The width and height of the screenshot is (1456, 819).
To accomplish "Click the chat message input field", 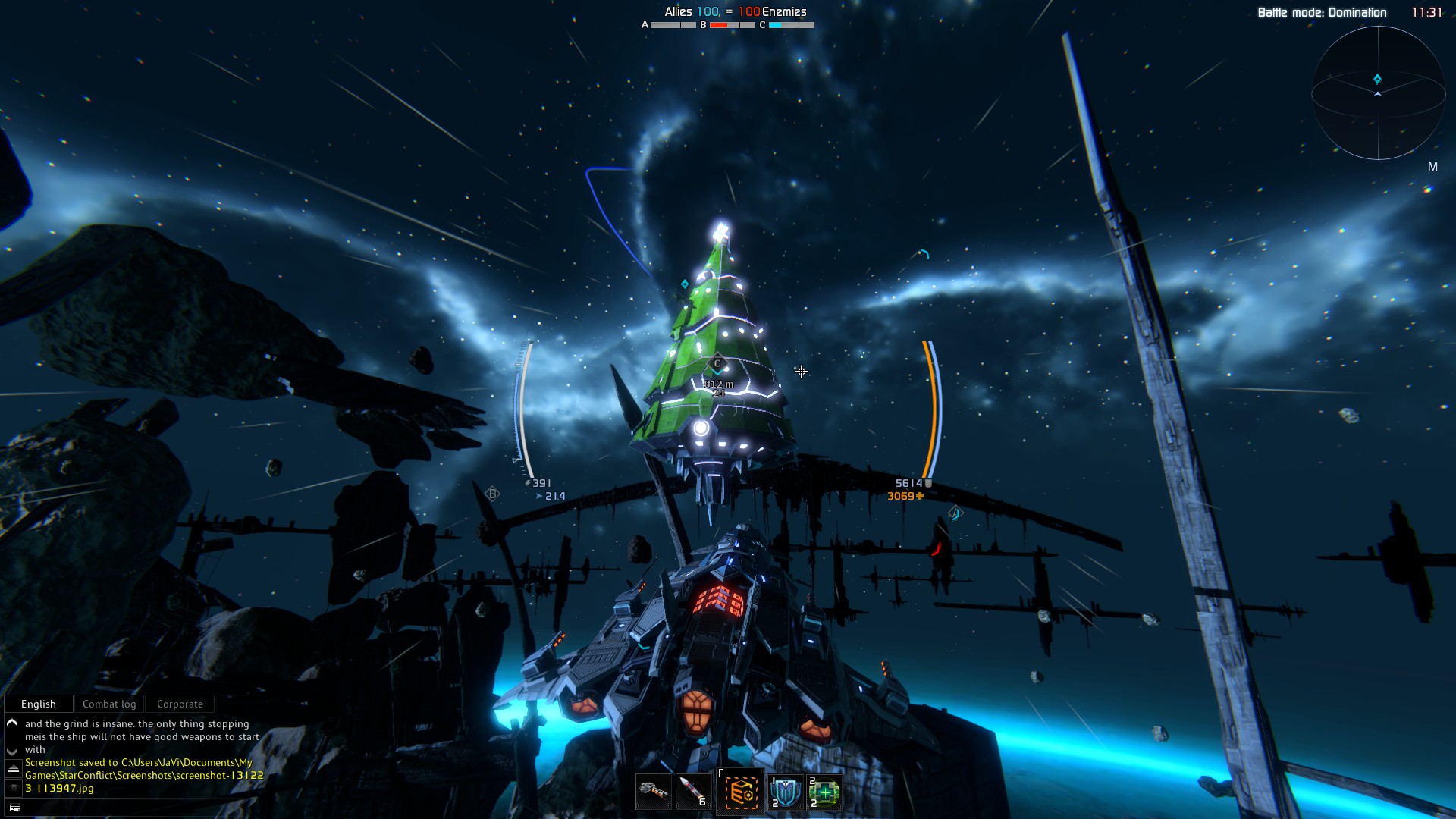I will 136,808.
